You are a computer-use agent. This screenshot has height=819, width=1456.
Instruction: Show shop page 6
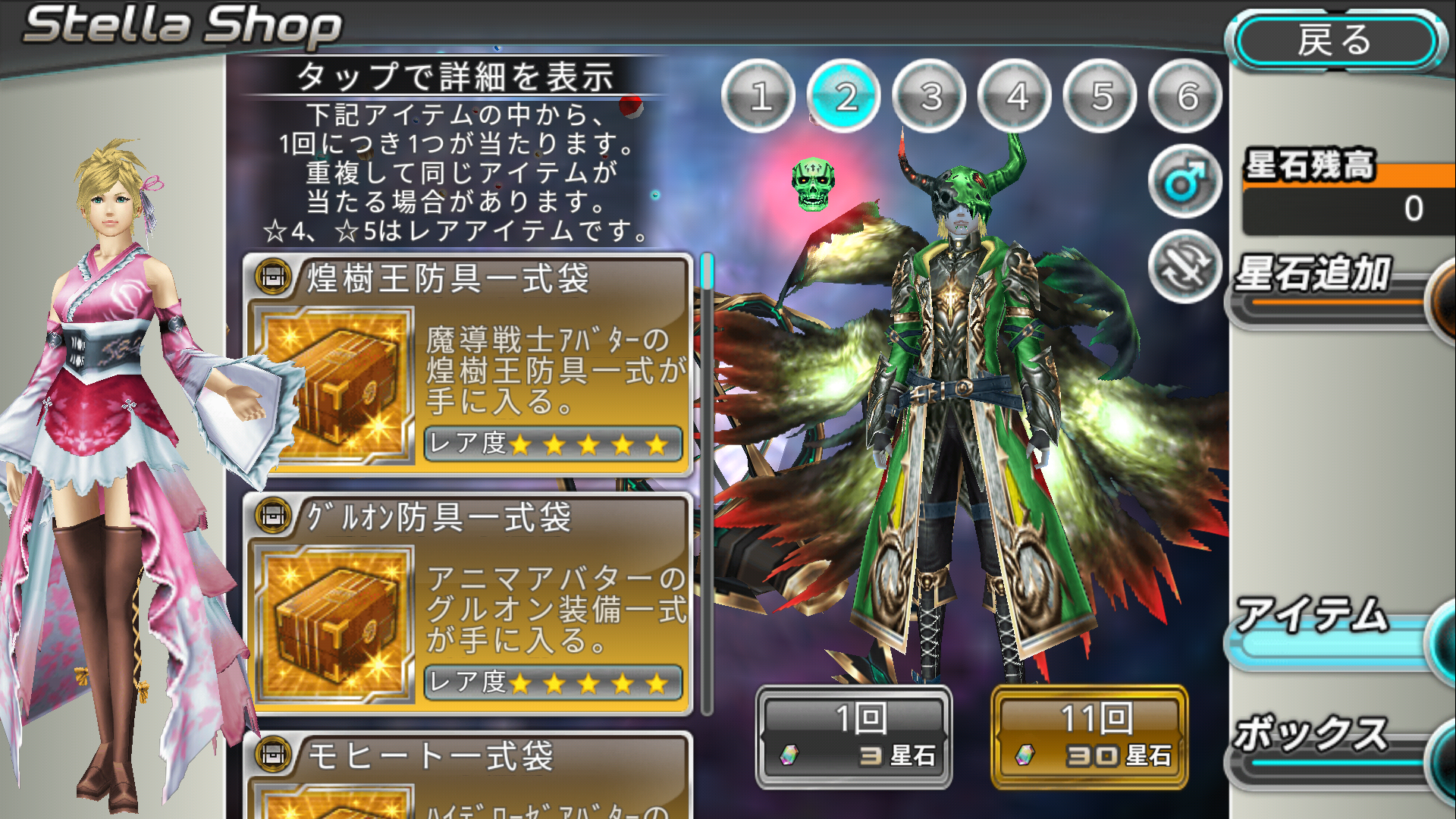[x=1186, y=96]
